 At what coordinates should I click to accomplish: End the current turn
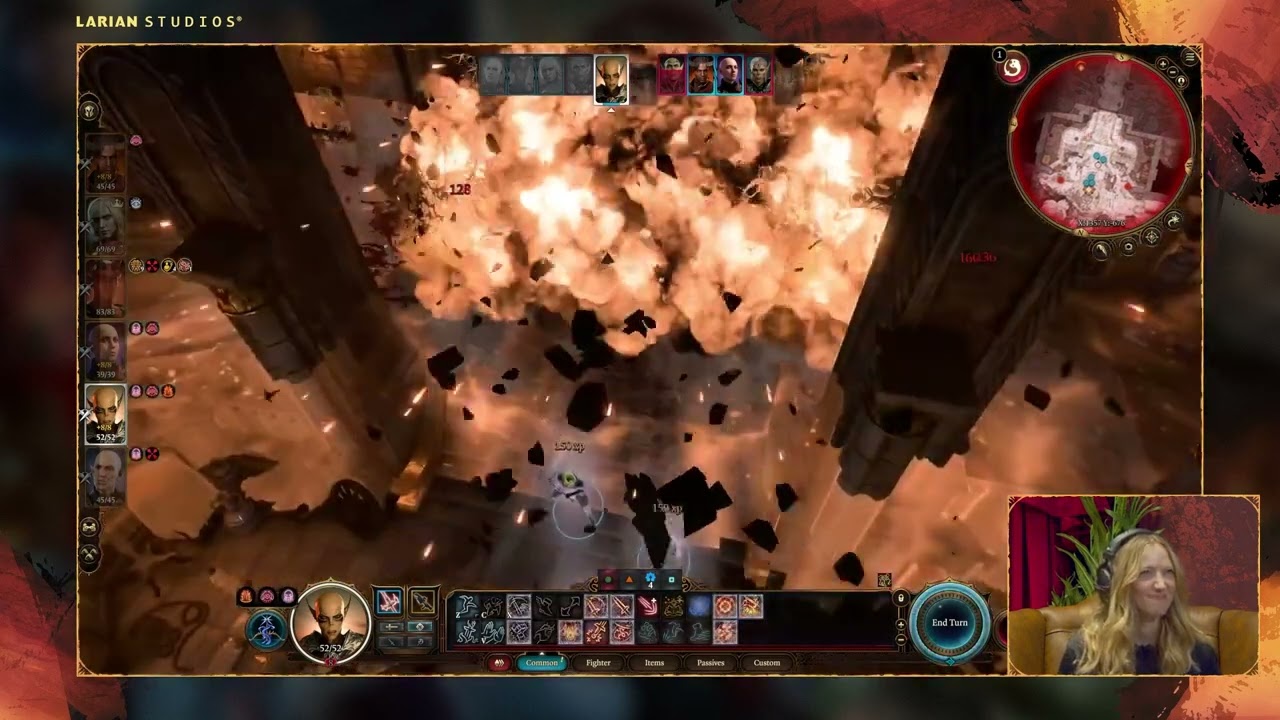[x=949, y=623]
